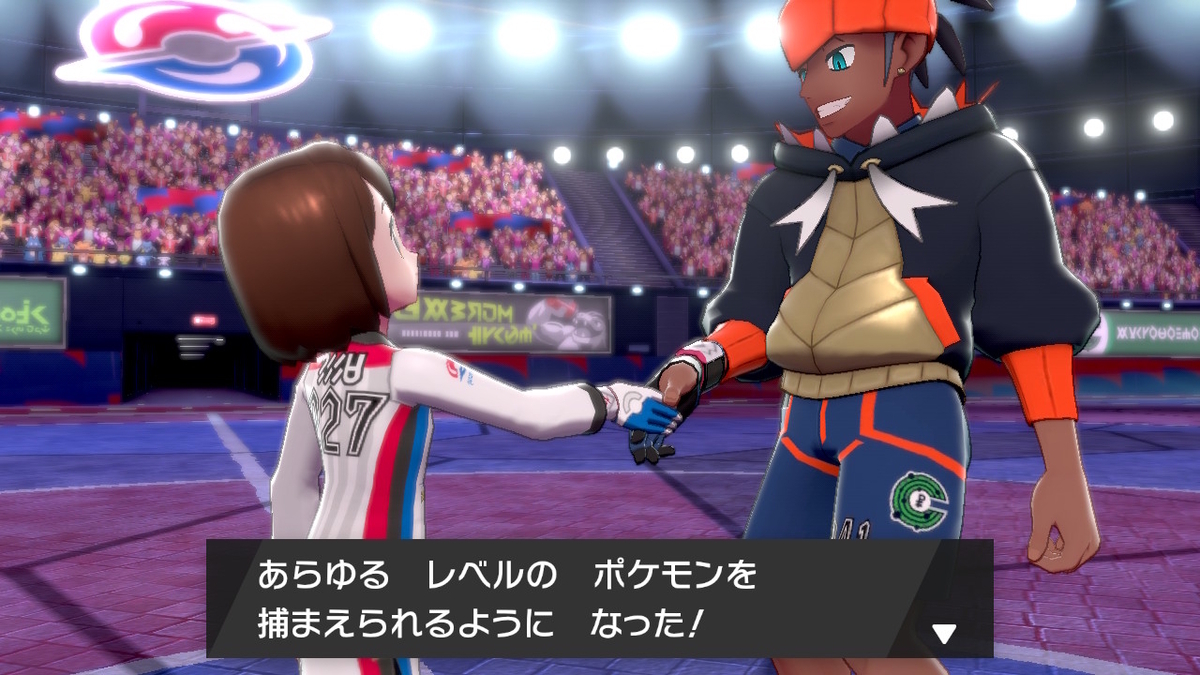Advance dialogue with the white arrow indicator
Viewport: 1200px width, 675px height.
(x=944, y=632)
